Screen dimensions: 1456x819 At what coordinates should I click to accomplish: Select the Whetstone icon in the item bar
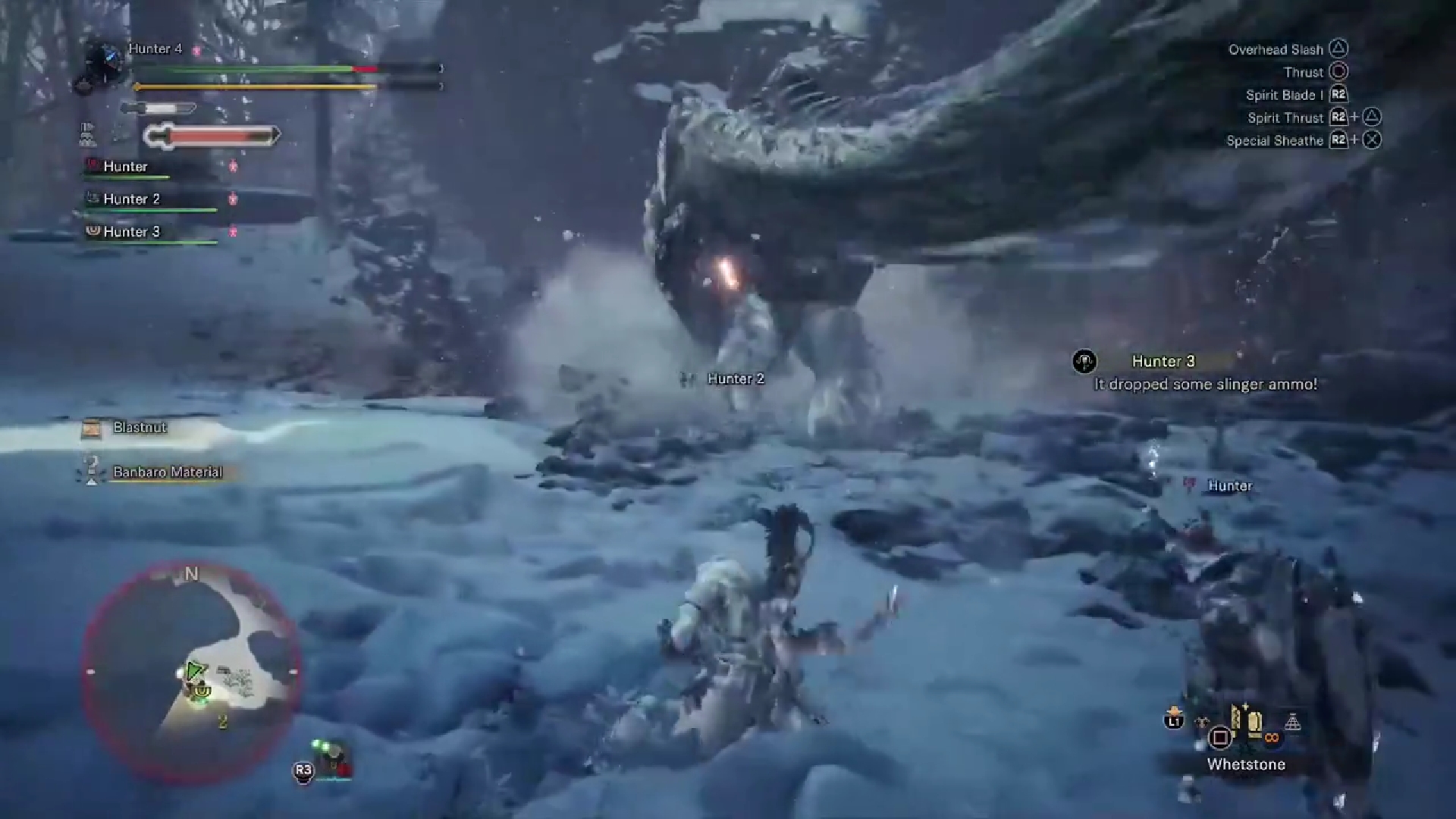tap(1254, 723)
